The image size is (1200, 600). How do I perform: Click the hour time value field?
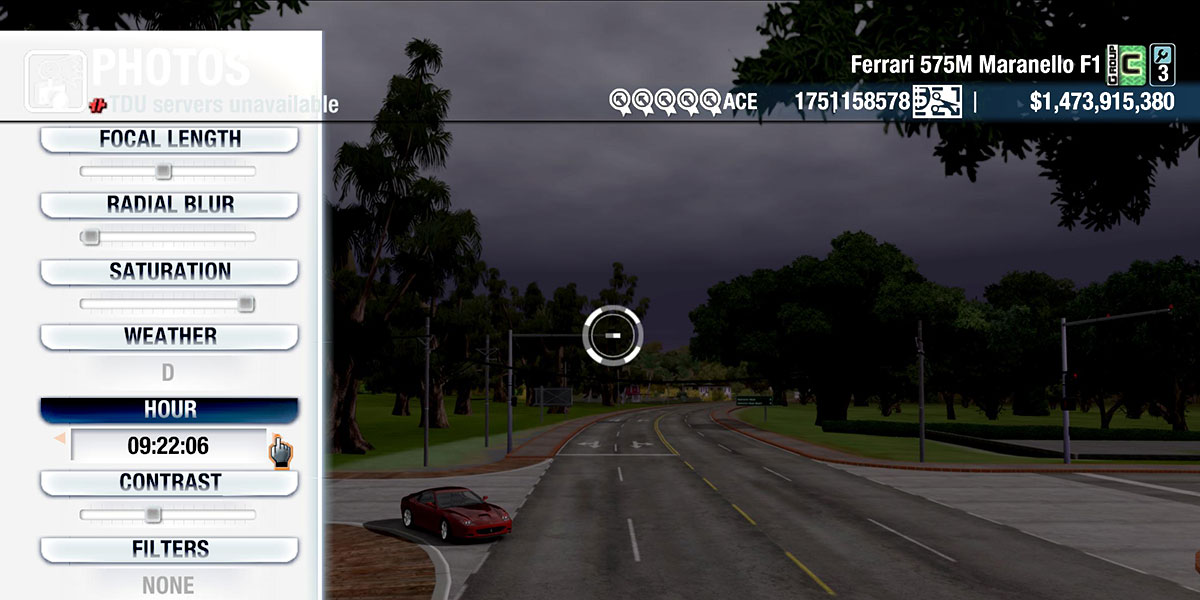tap(168, 446)
